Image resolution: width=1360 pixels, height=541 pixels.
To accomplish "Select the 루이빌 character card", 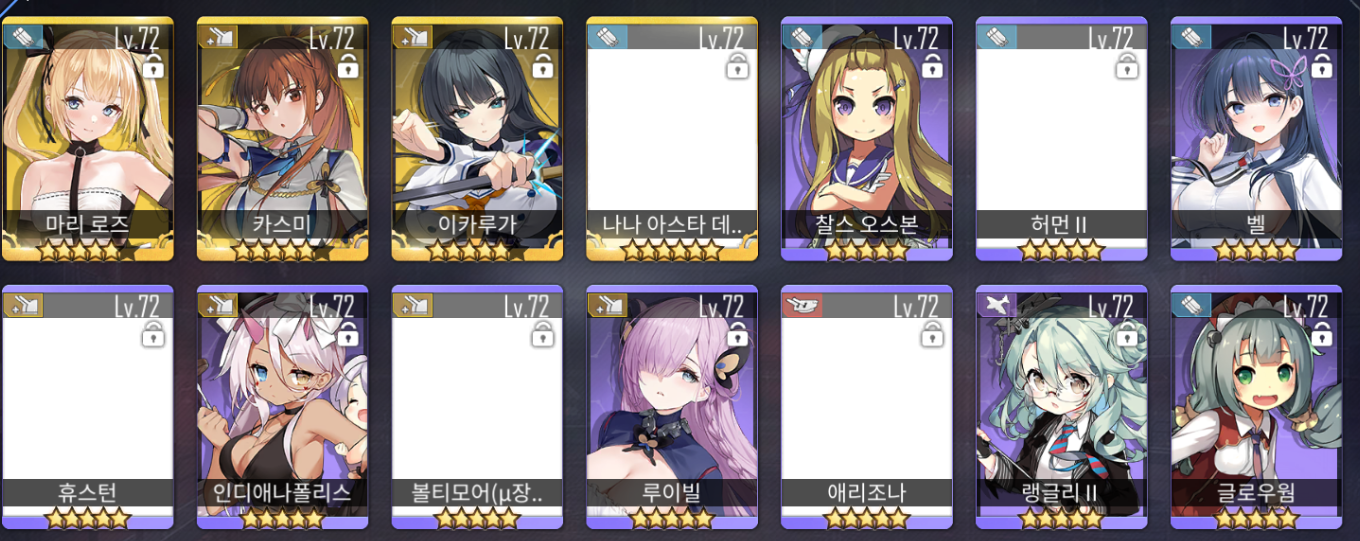I will click(671, 407).
